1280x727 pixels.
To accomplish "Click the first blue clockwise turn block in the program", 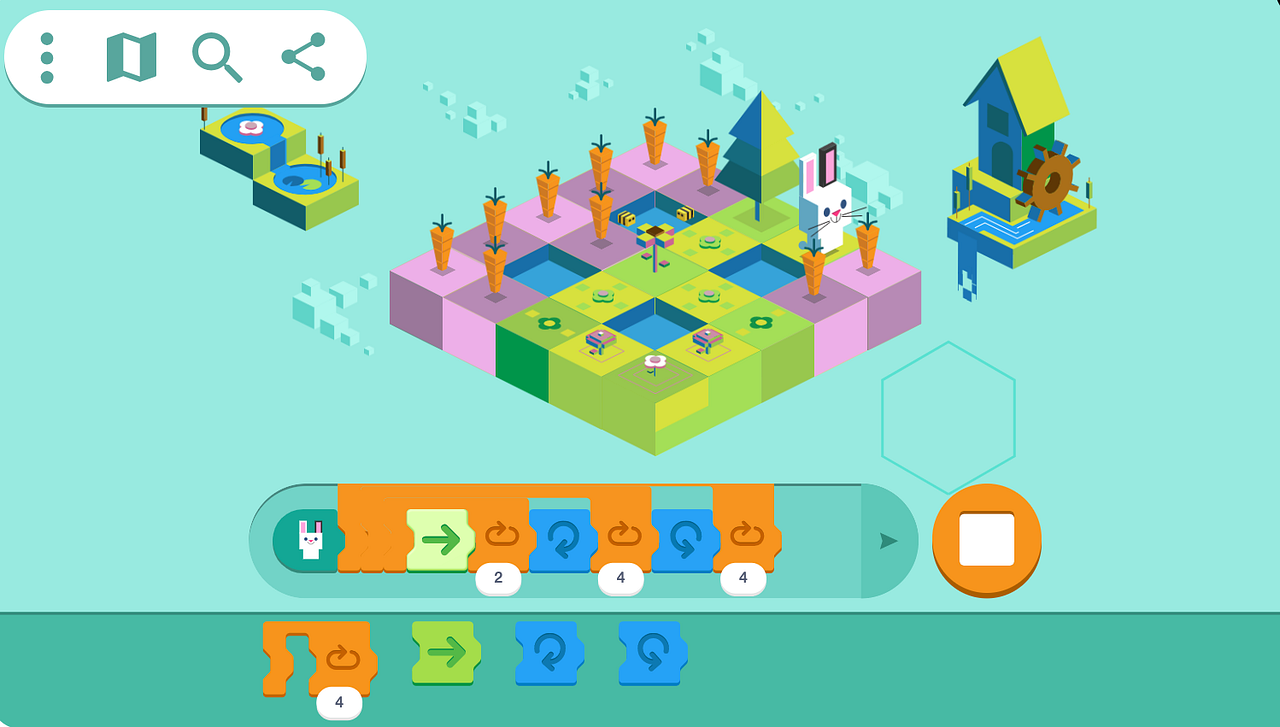I will (562, 540).
